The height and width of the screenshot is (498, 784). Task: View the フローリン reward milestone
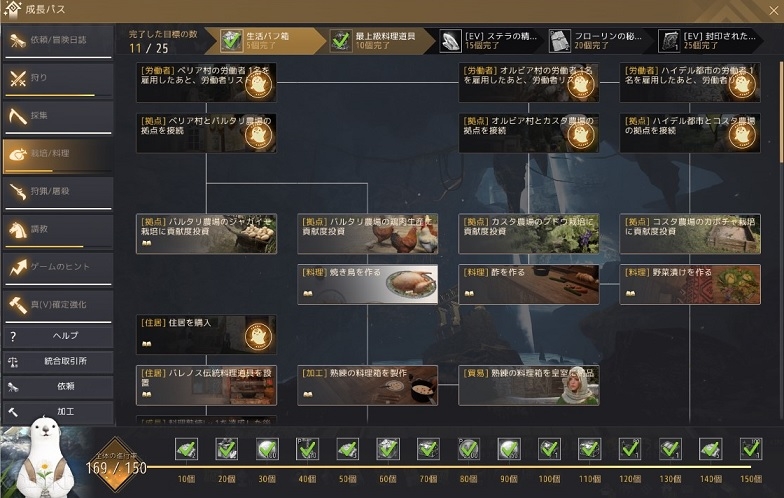click(600, 41)
